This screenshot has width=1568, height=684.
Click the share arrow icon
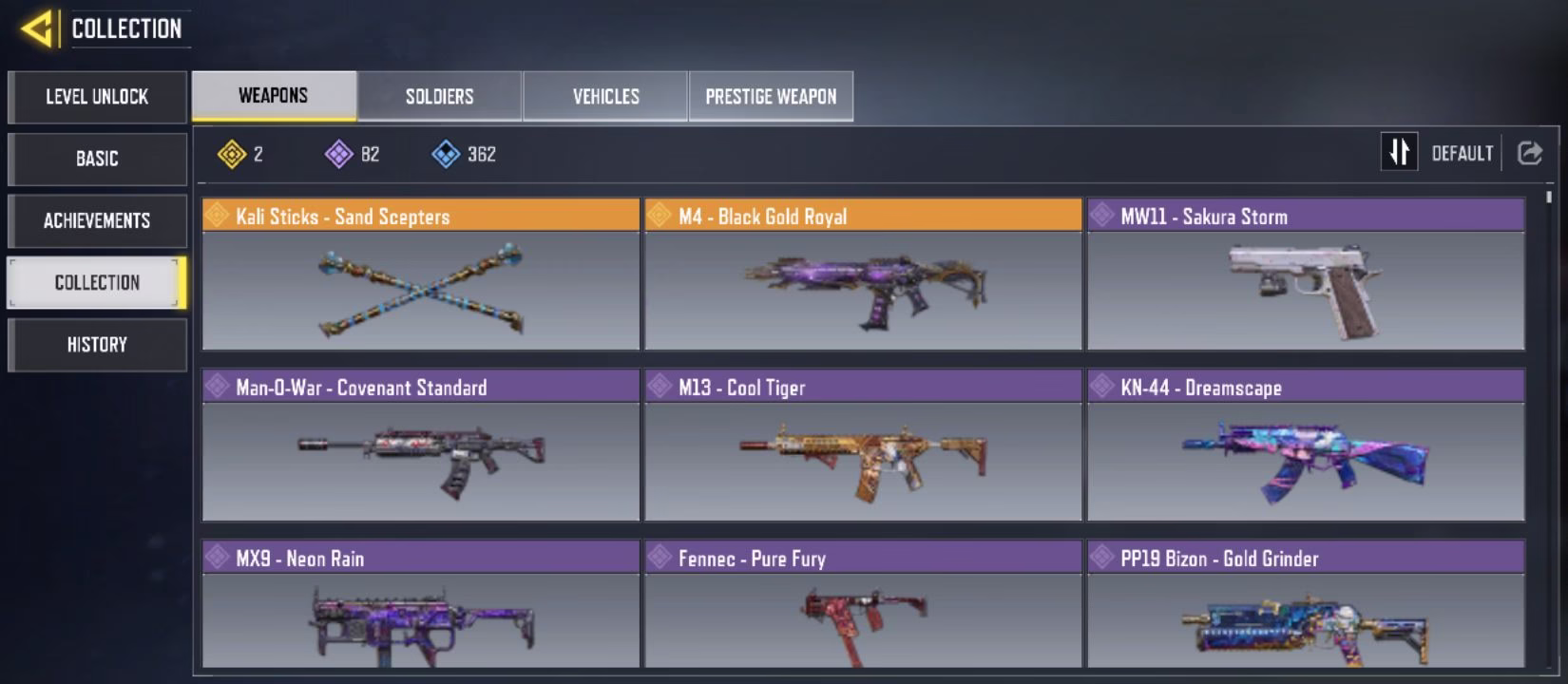tap(1529, 153)
